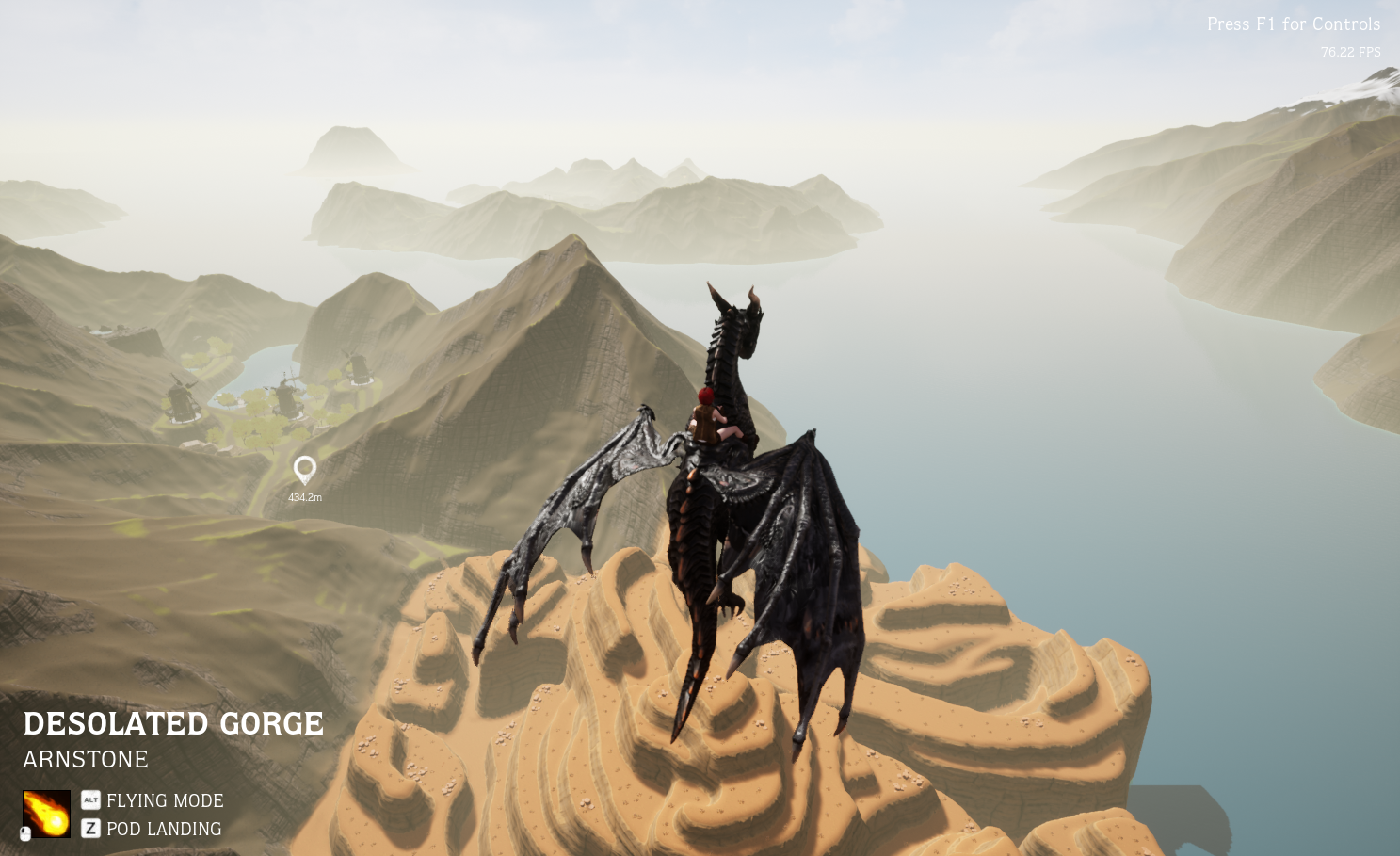Activate the fireball ability icon
The height and width of the screenshot is (856, 1400).
(x=46, y=814)
